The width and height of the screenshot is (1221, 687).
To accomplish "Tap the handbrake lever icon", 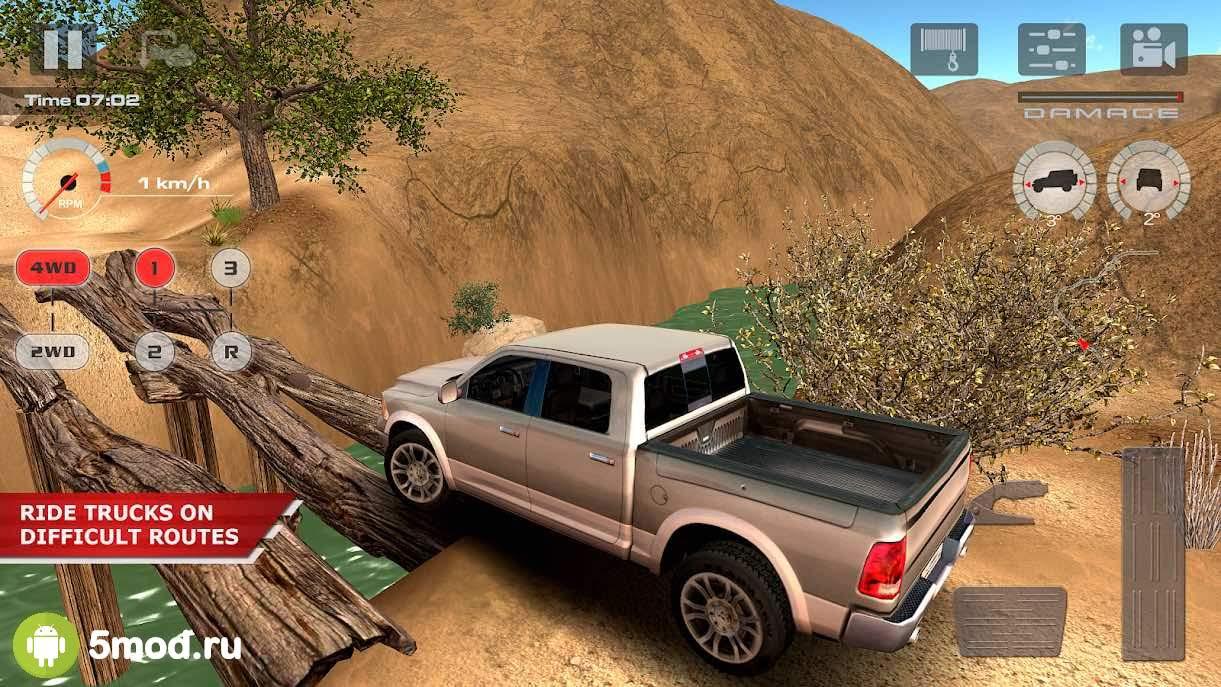I will click(1003, 502).
